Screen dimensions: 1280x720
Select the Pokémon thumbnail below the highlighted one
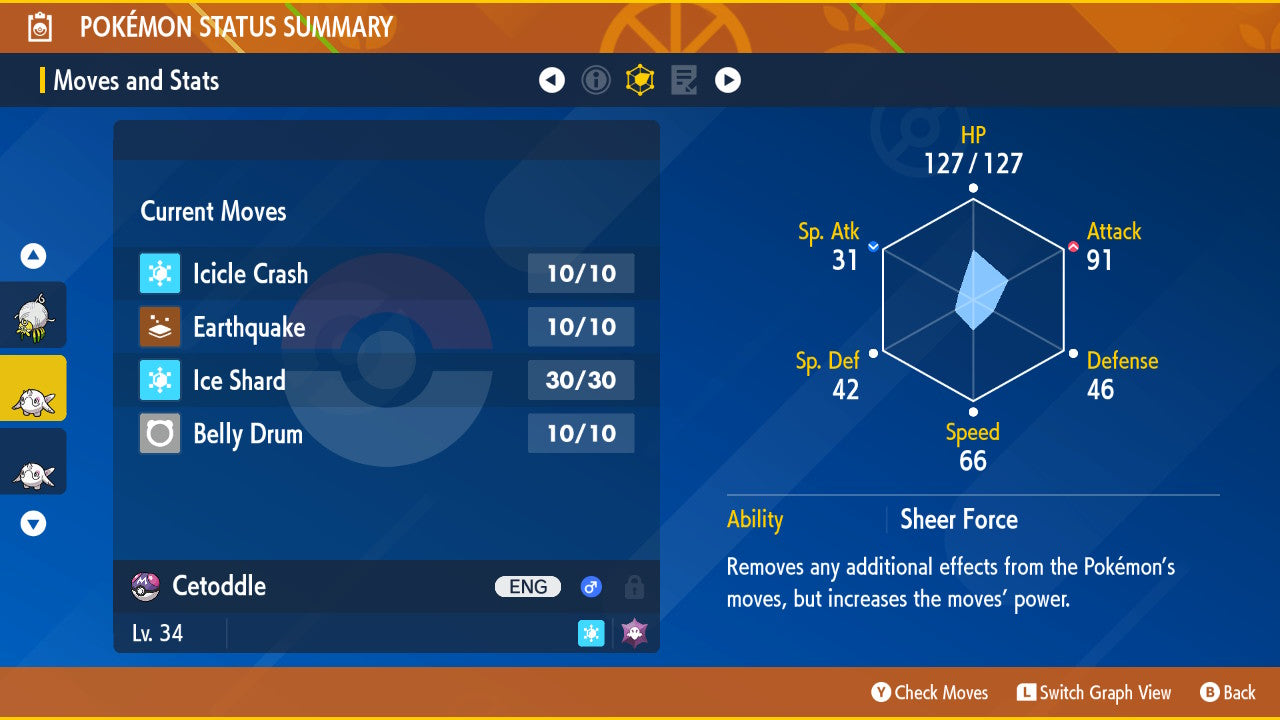pos(33,461)
